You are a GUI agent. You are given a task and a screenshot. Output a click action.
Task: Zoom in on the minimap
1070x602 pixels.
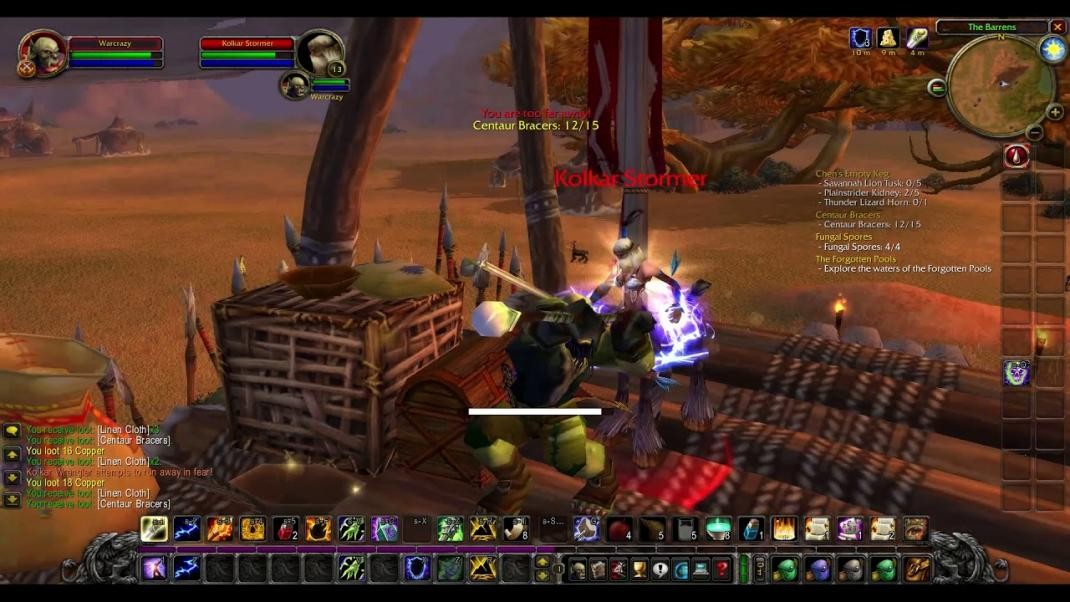click(x=1054, y=112)
